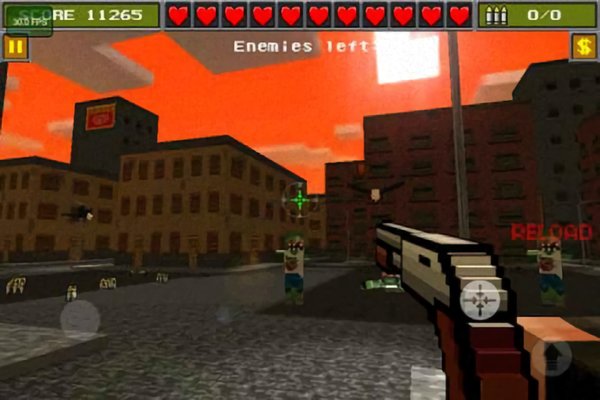Tap the virtual movement joystick
Screen dimensions: 600x400
point(80,320)
